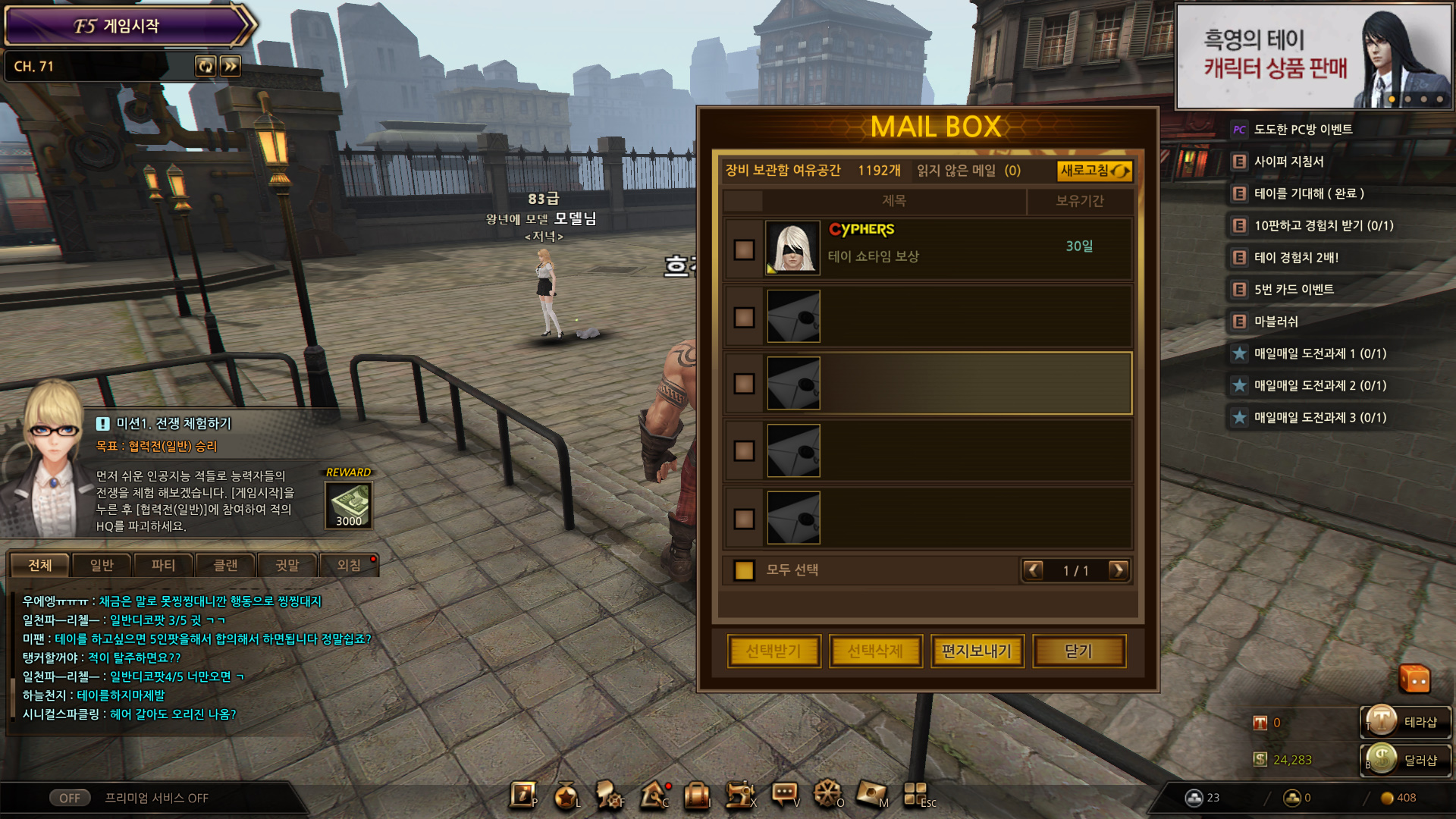Open the 도도한 PC방 이벤트 entry
1456x819 pixels.
point(1303,130)
